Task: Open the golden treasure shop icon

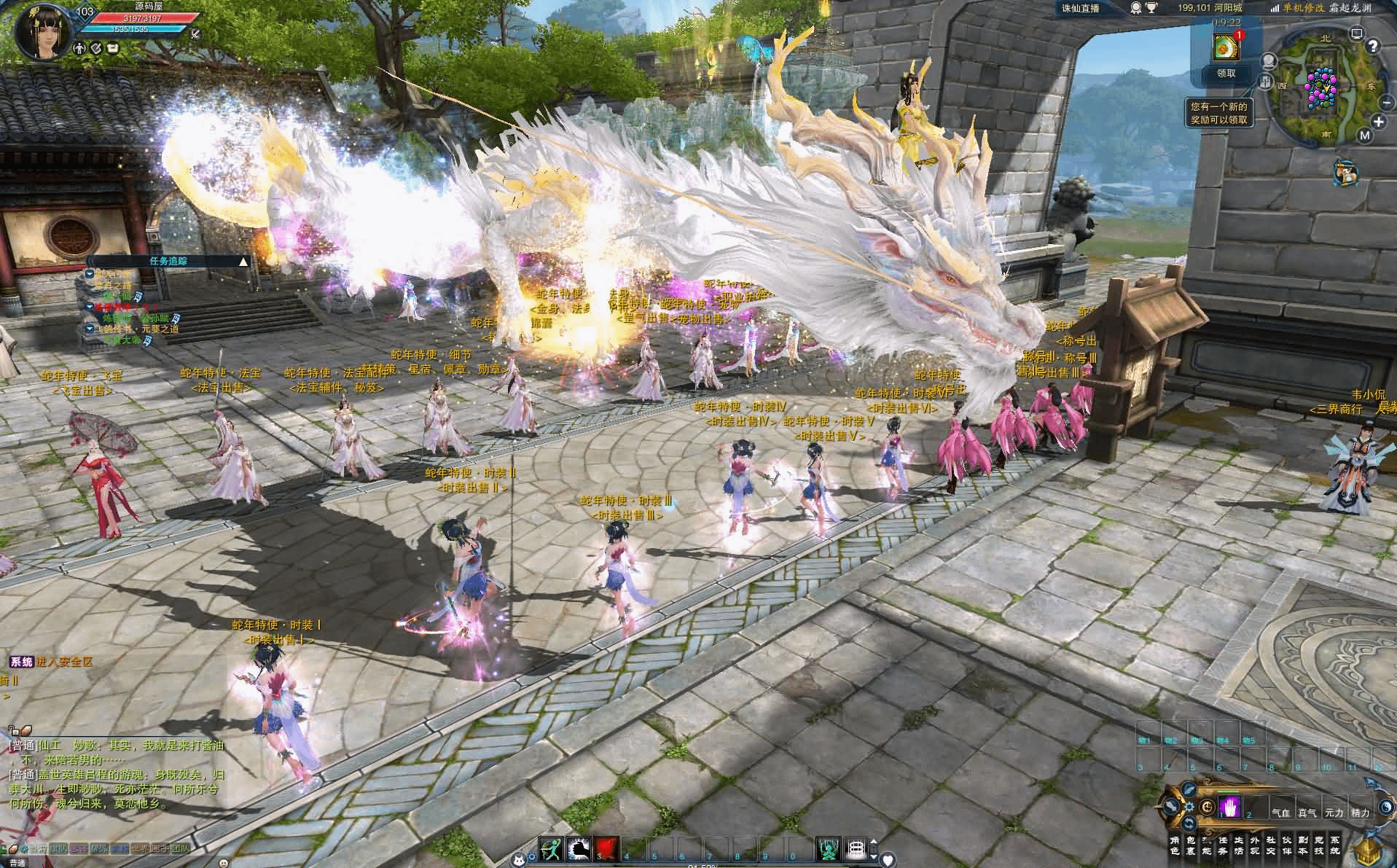Action: (1369, 851)
